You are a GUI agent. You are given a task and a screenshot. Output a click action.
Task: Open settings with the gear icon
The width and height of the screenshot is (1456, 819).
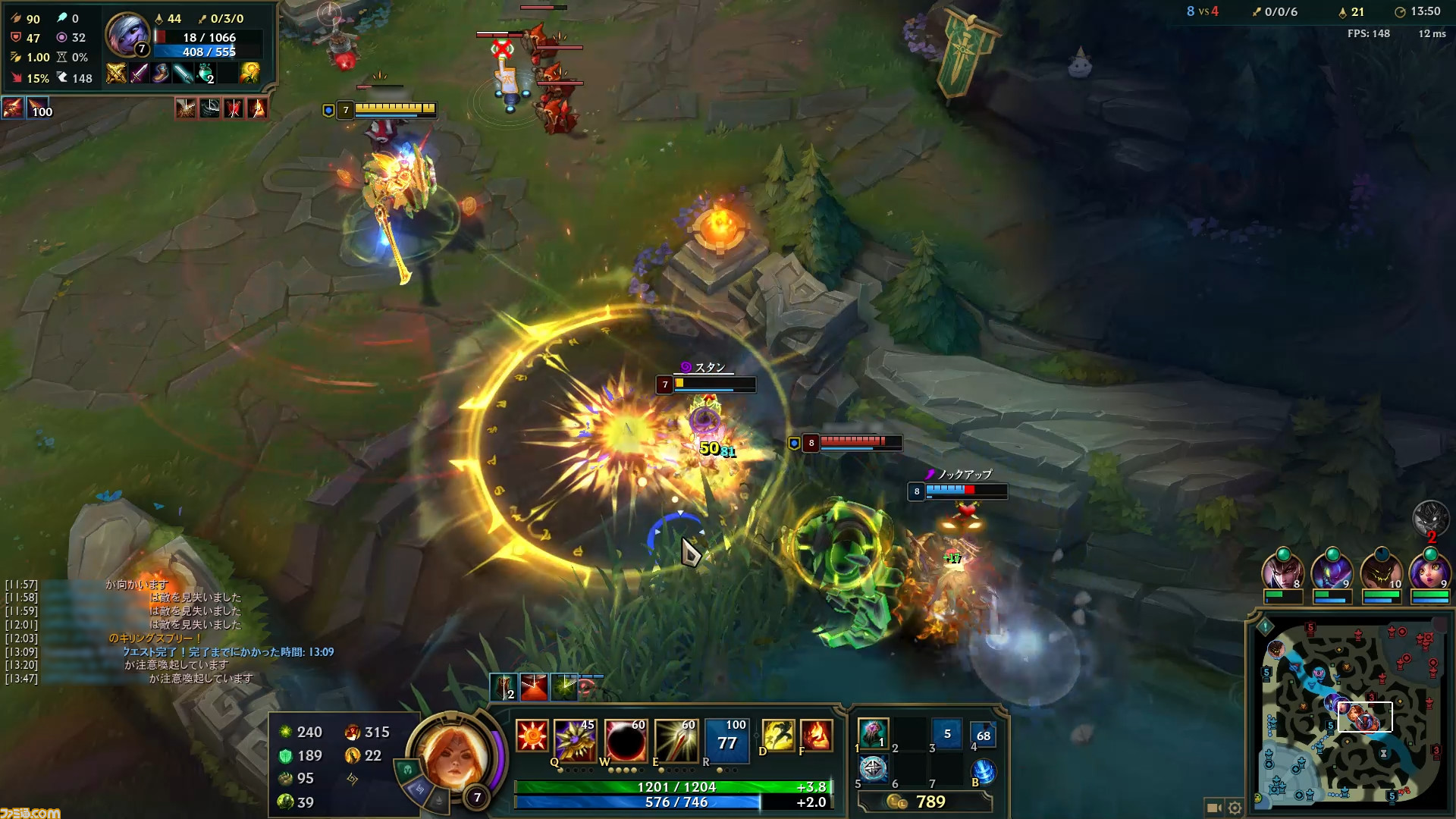coord(1235,808)
